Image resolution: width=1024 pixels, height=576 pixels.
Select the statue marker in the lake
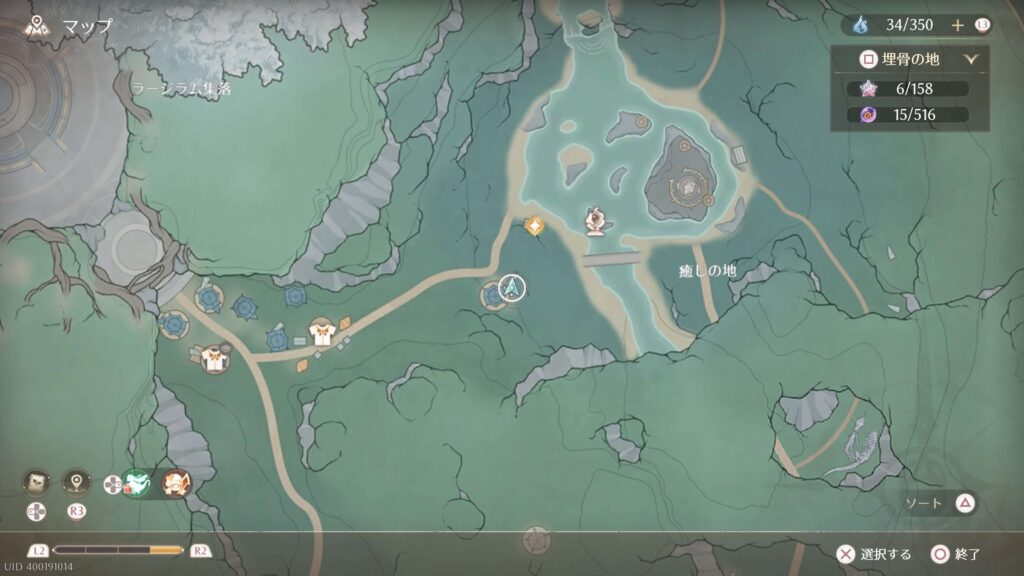(x=595, y=221)
